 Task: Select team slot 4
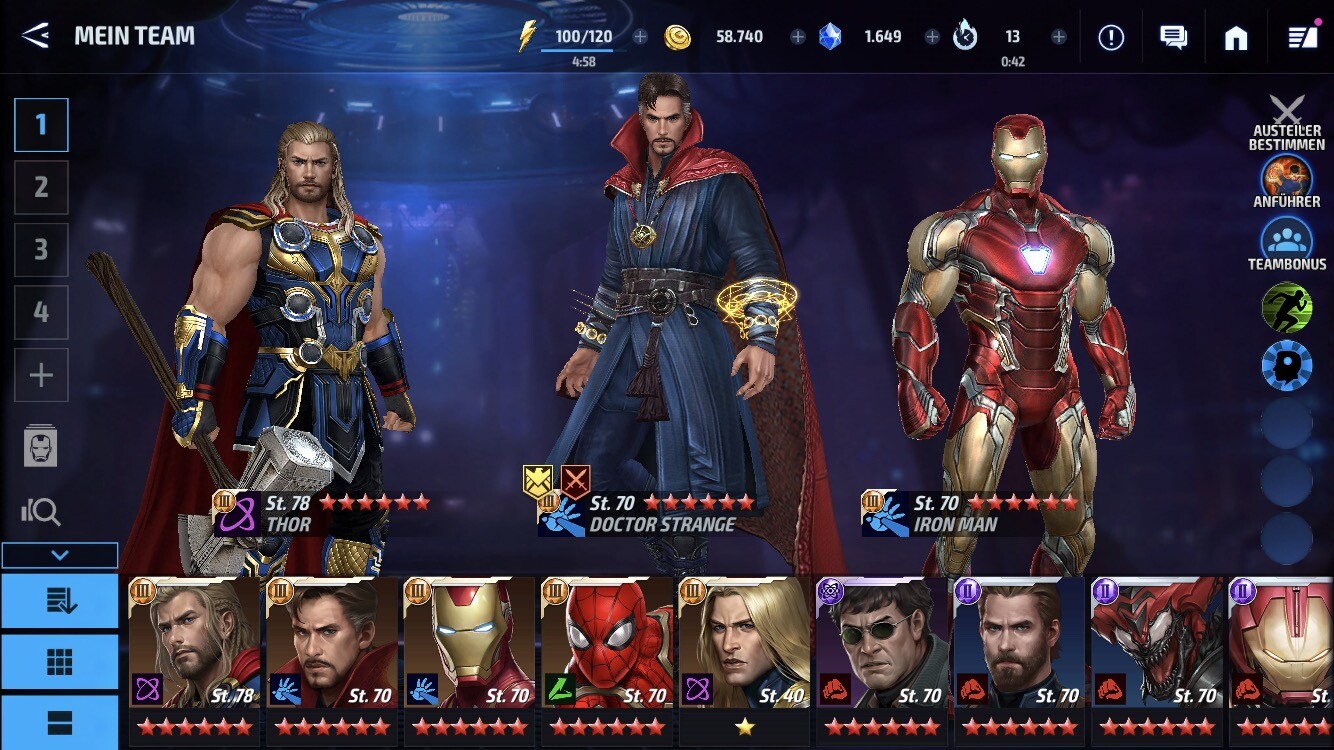coord(41,312)
